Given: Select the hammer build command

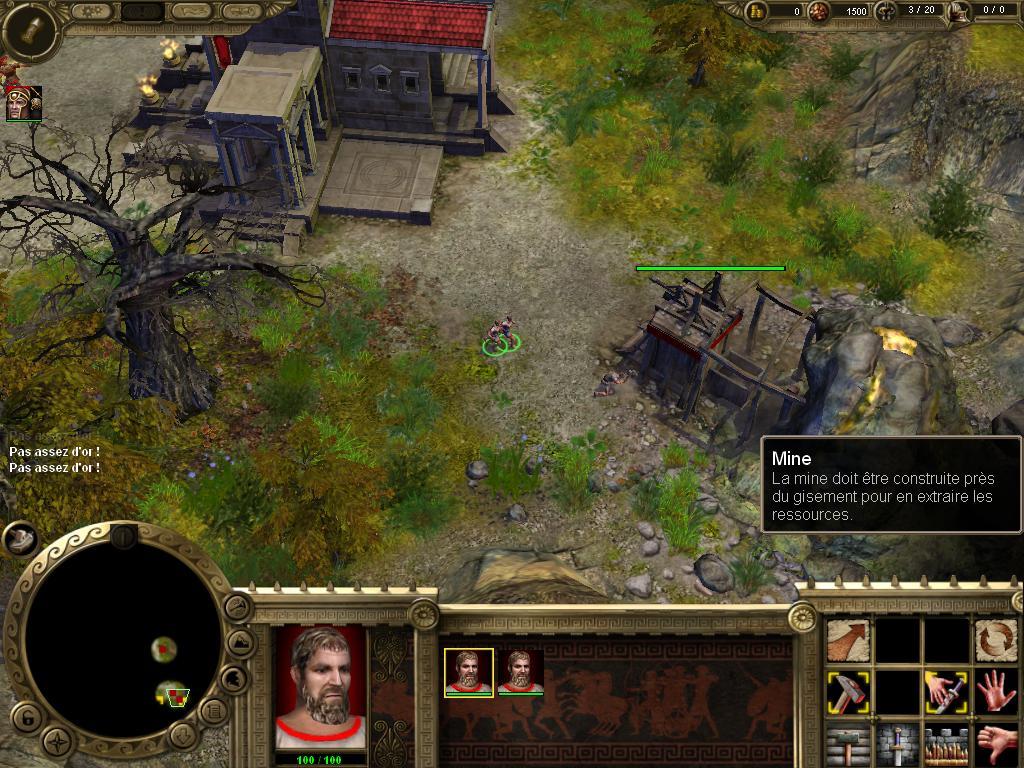Looking at the screenshot, I should coord(848,692).
